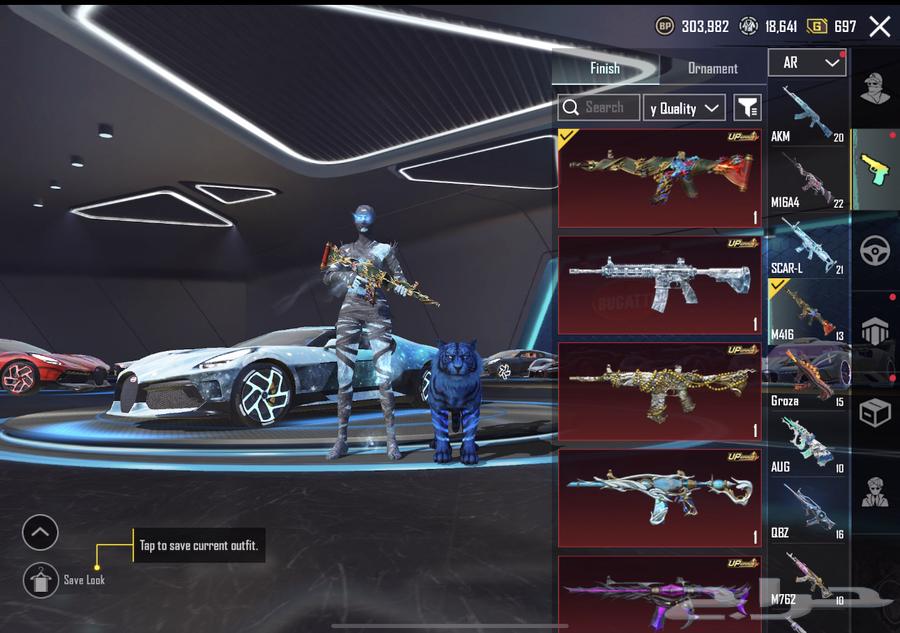Switch to the Ornament tab
The height and width of the screenshot is (633, 900).
coord(712,68)
